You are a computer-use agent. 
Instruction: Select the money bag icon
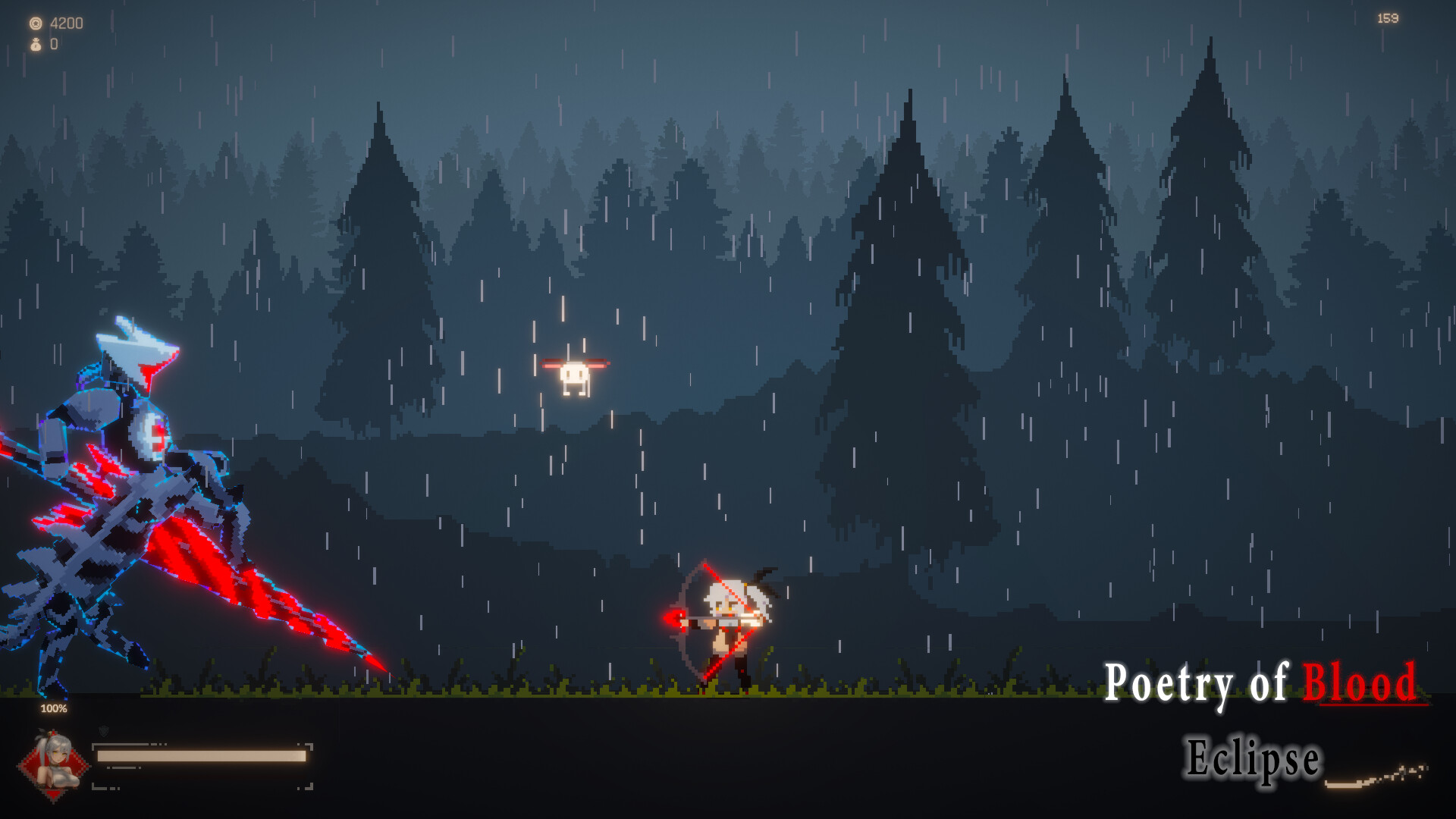34,44
